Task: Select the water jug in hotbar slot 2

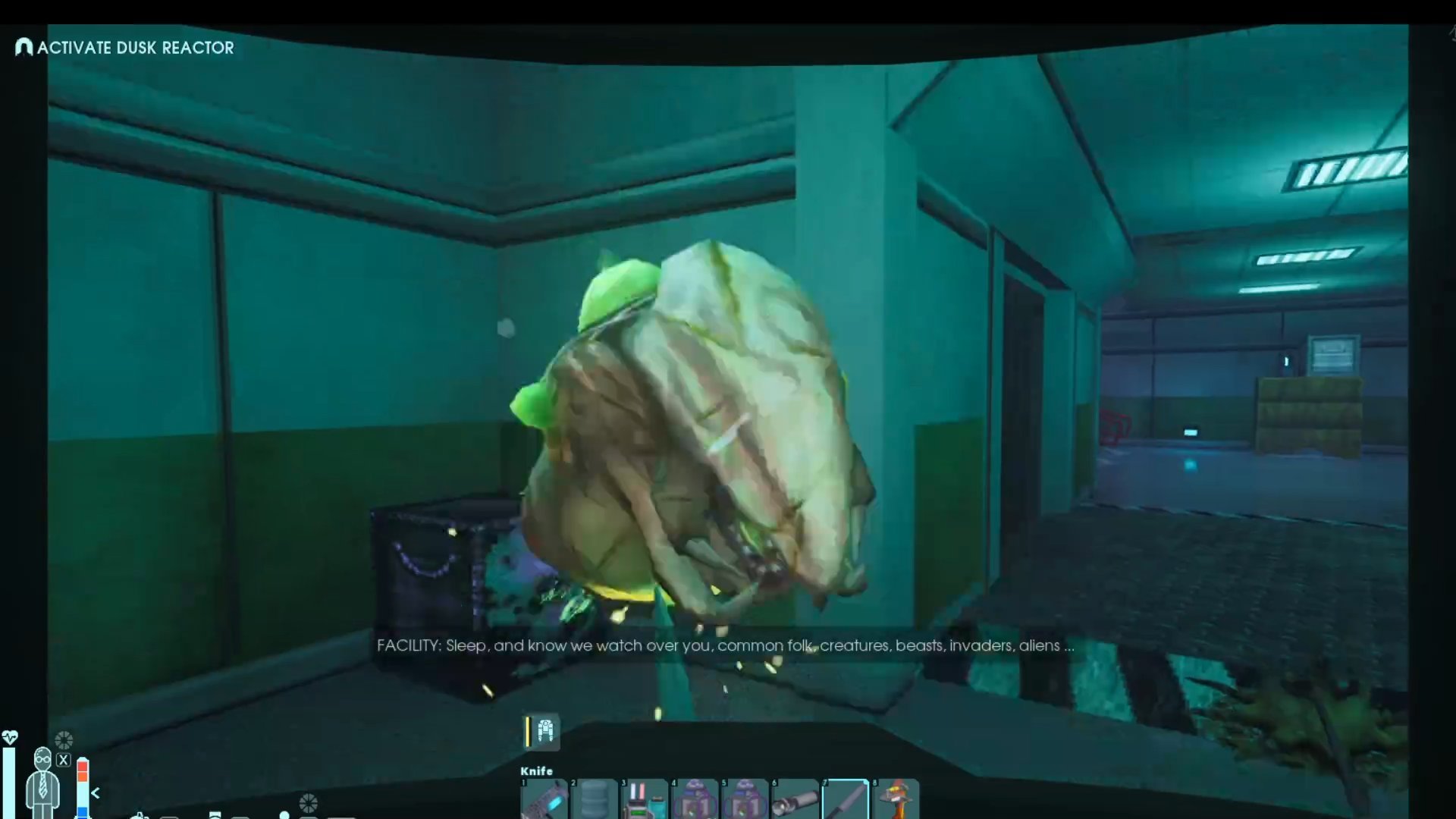Action: point(595,800)
